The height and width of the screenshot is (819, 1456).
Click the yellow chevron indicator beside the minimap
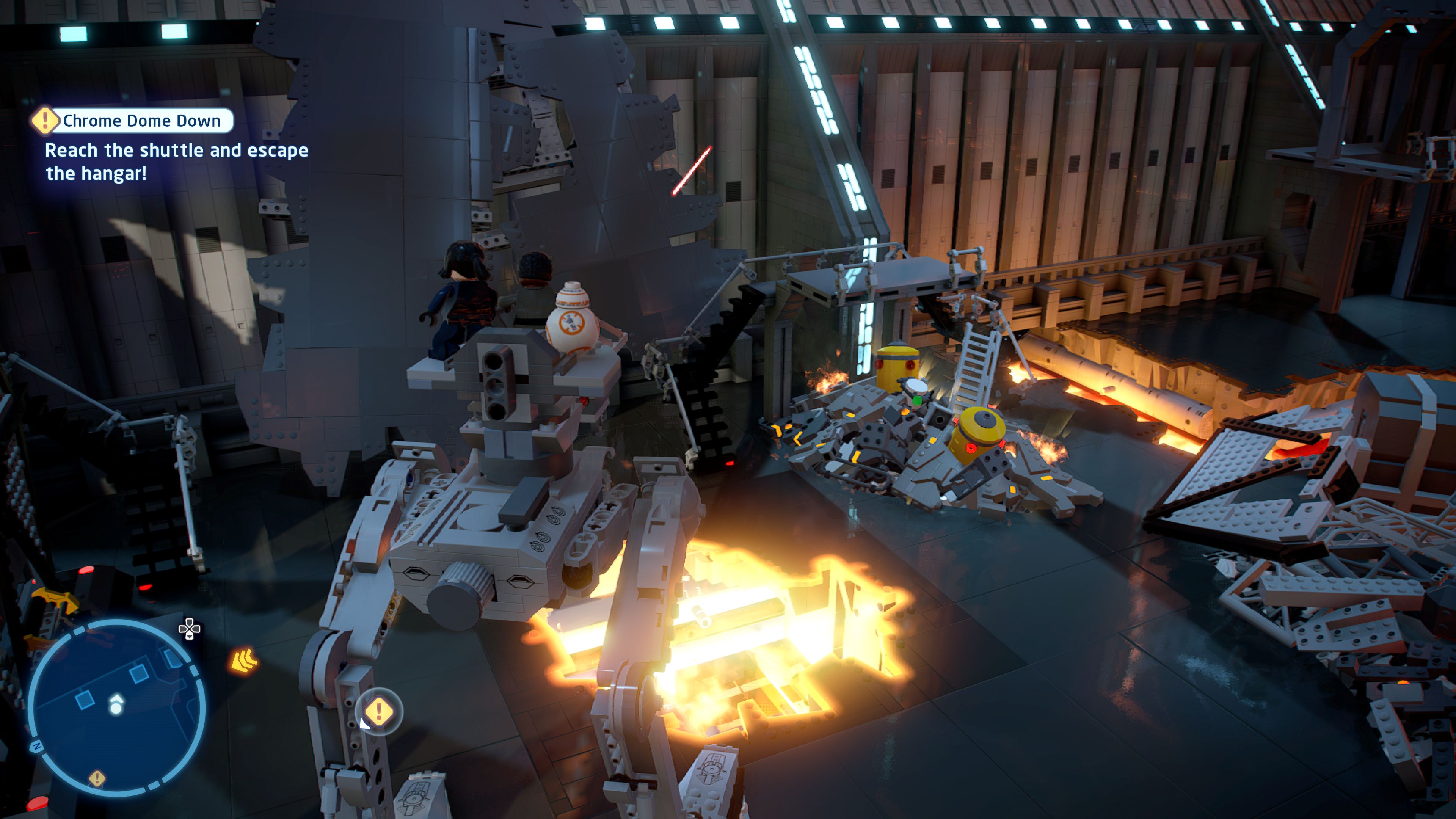(x=244, y=661)
